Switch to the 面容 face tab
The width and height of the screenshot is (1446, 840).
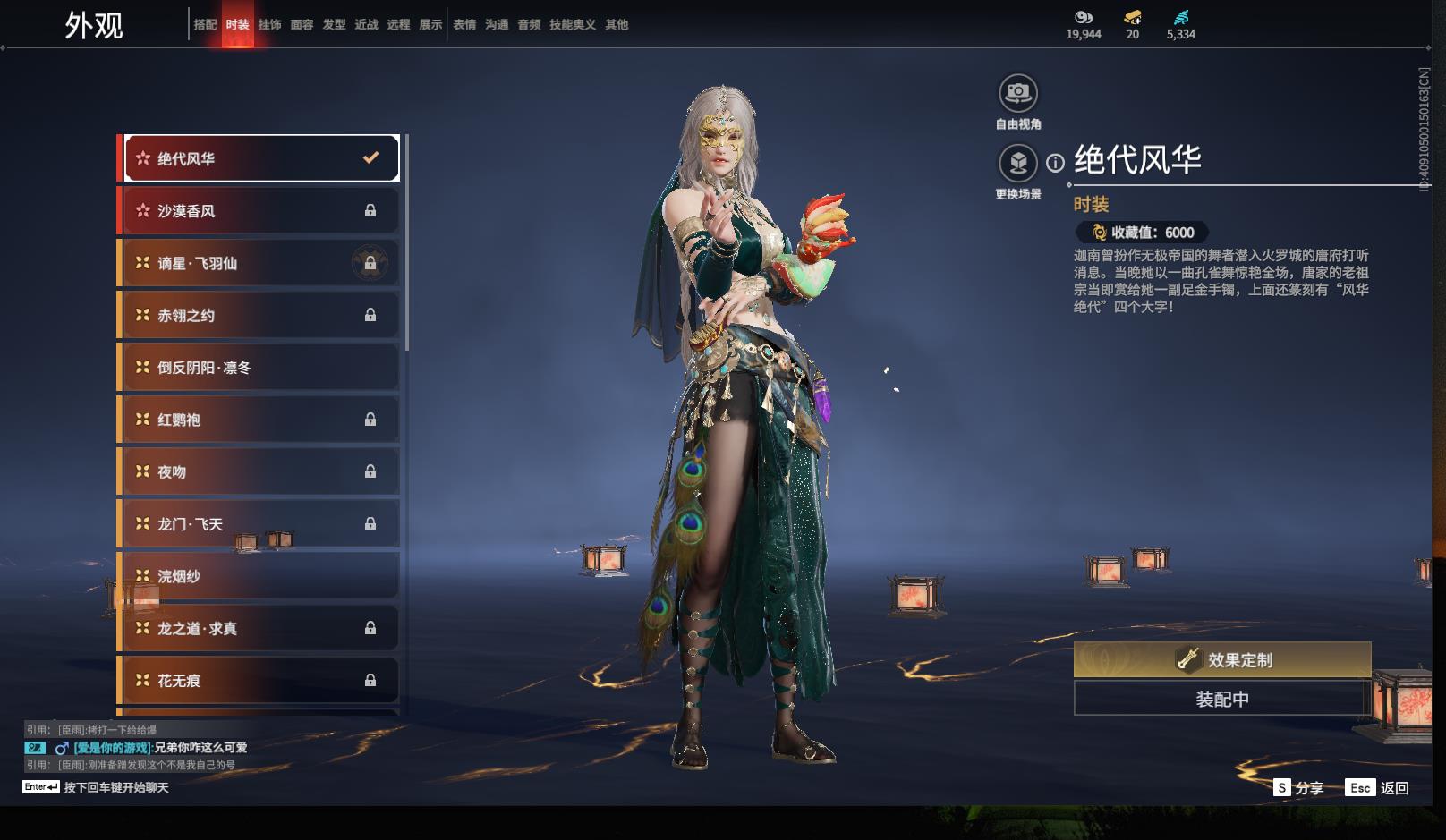pyautogui.click(x=302, y=25)
